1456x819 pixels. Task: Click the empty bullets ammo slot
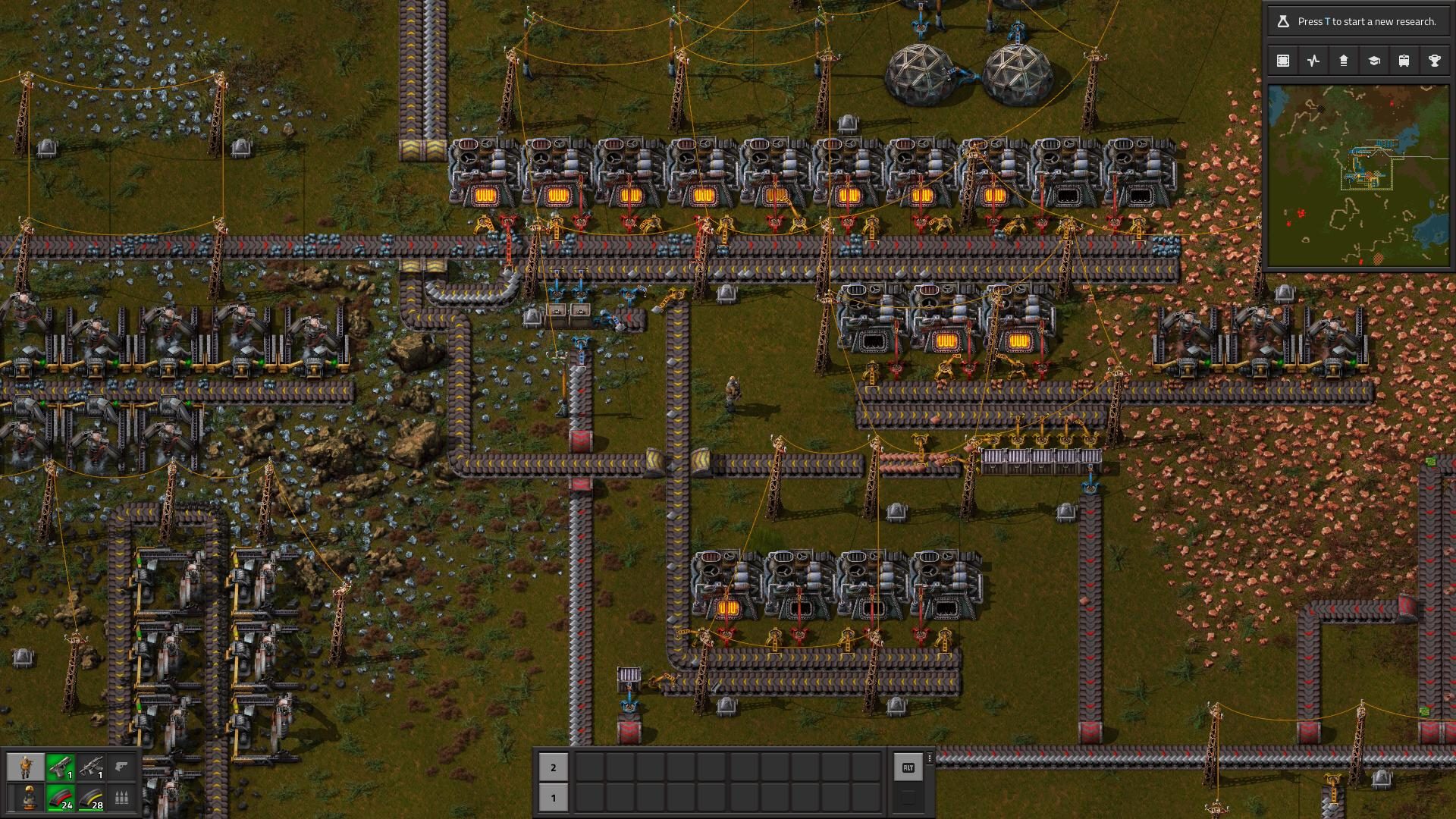(121, 799)
